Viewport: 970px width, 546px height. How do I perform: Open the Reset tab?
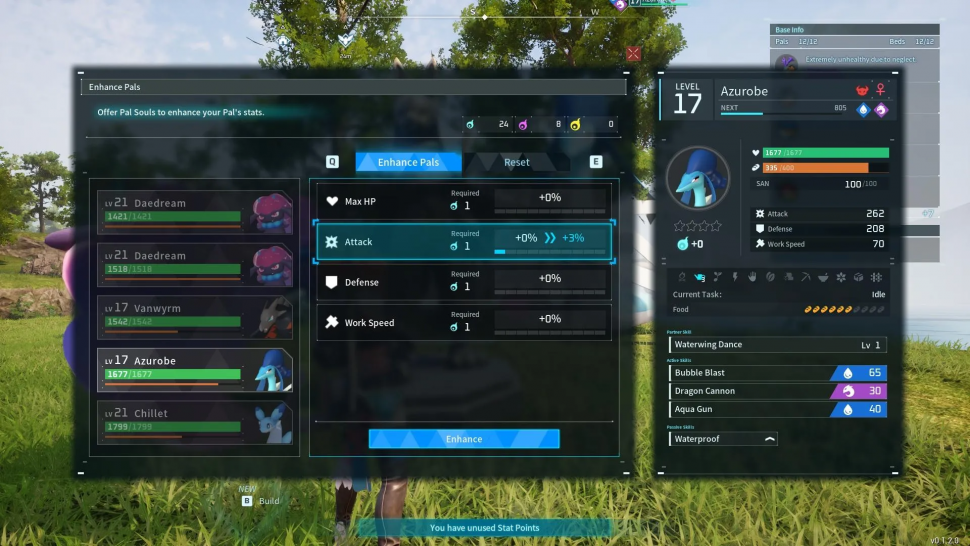(517, 162)
